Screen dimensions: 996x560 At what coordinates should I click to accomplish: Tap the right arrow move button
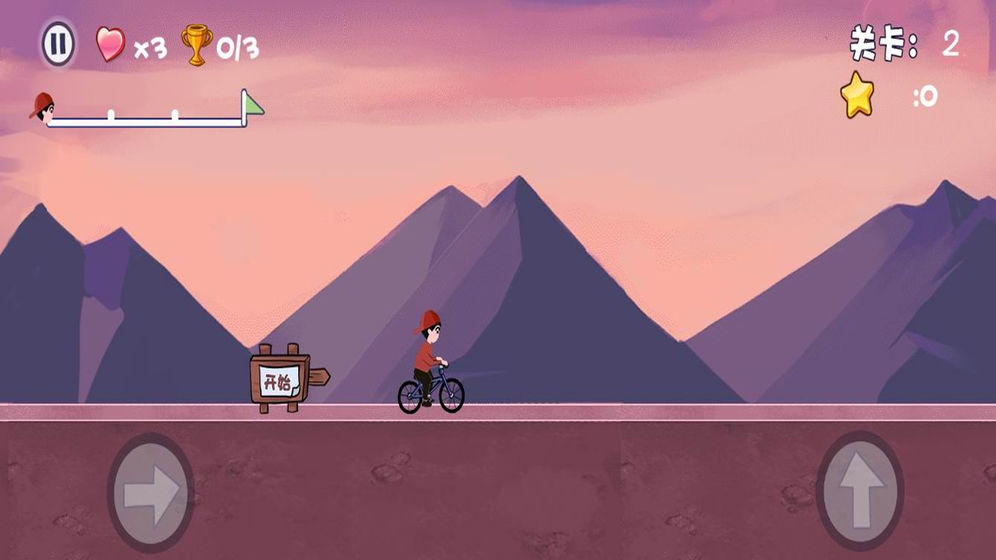pos(151,491)
